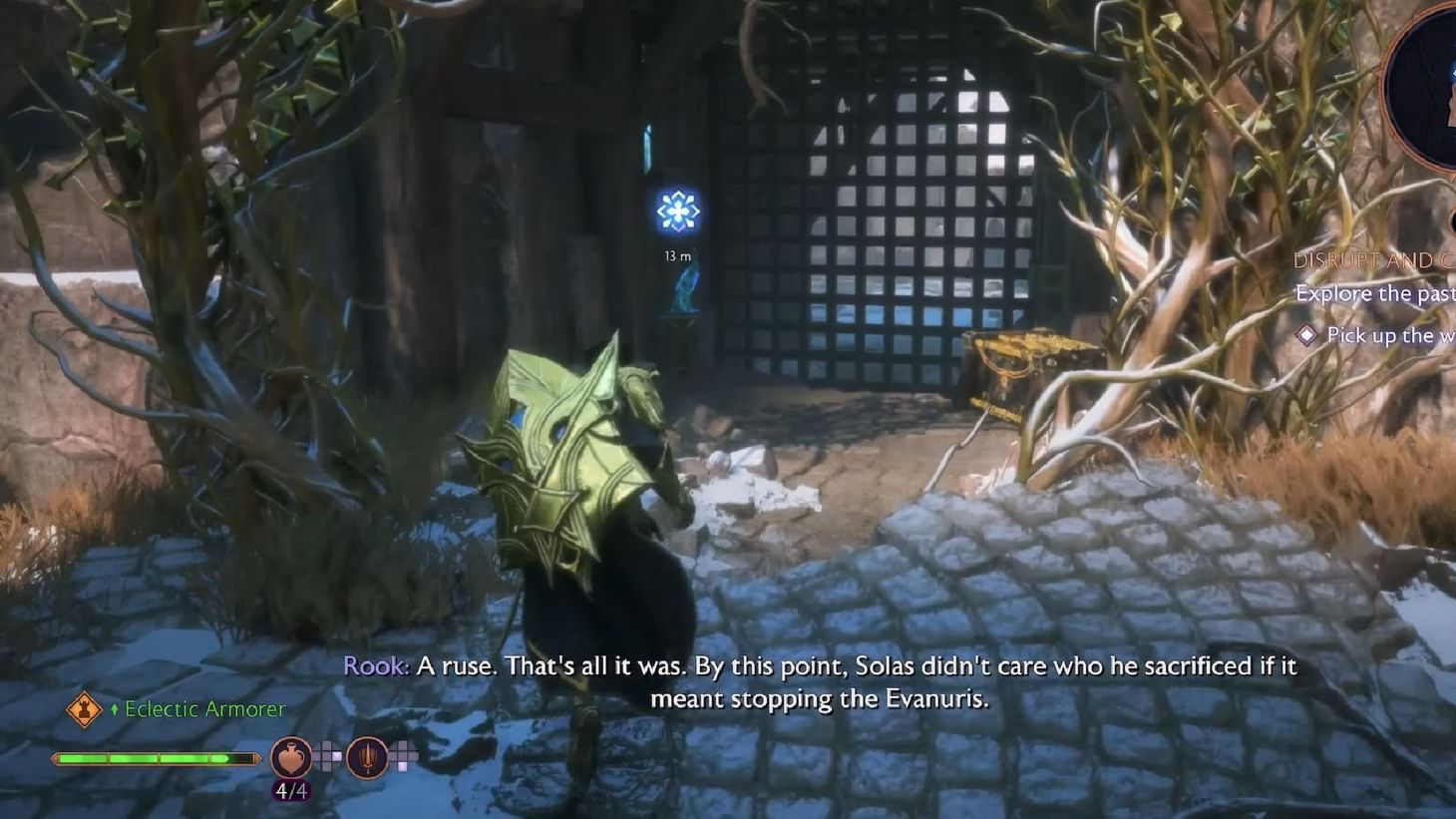Click the blue snowflake waypoint marker
1456x819 pixels.
(676, 208)
